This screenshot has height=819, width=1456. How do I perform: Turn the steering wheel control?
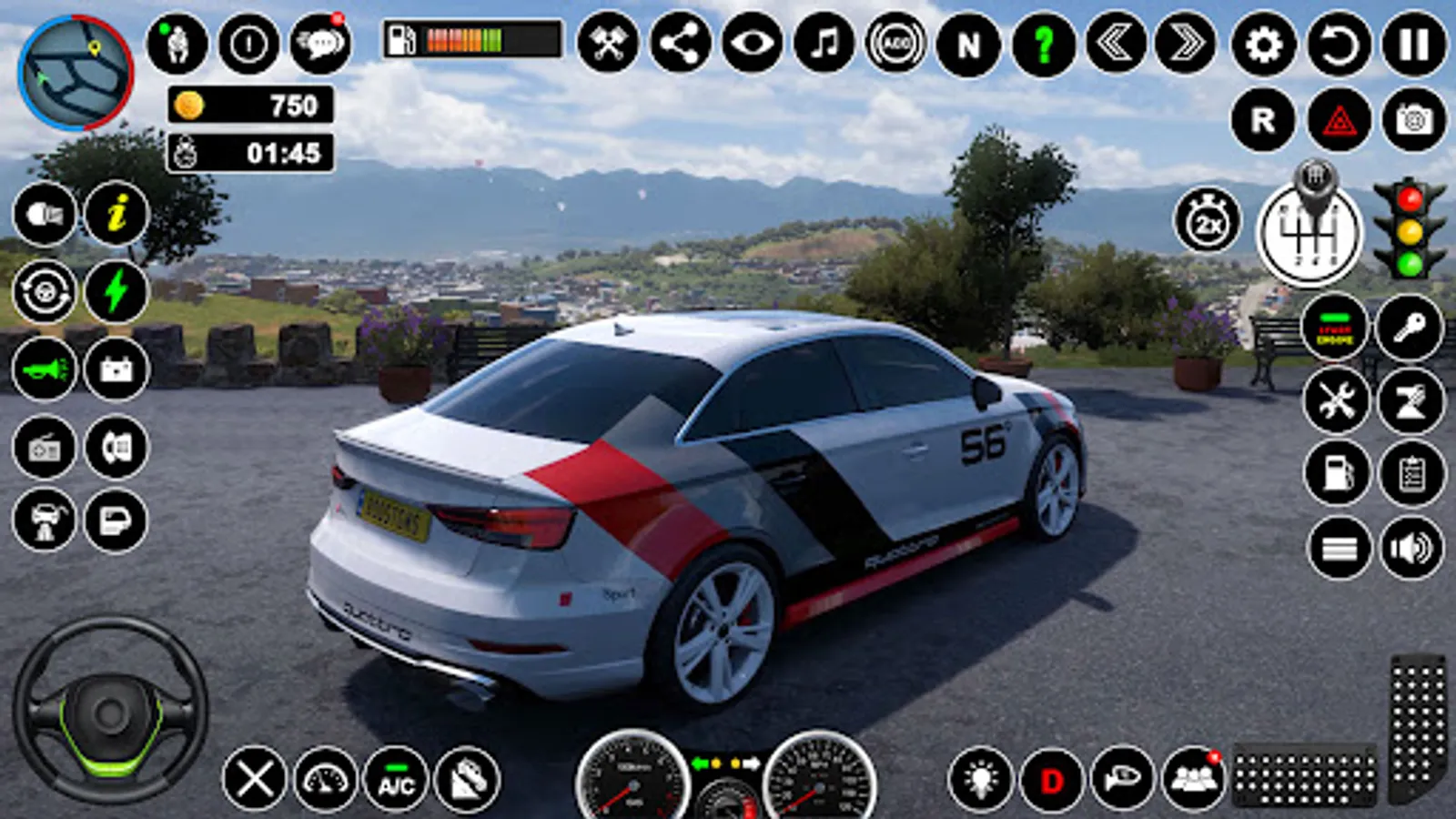click(110, 711)
